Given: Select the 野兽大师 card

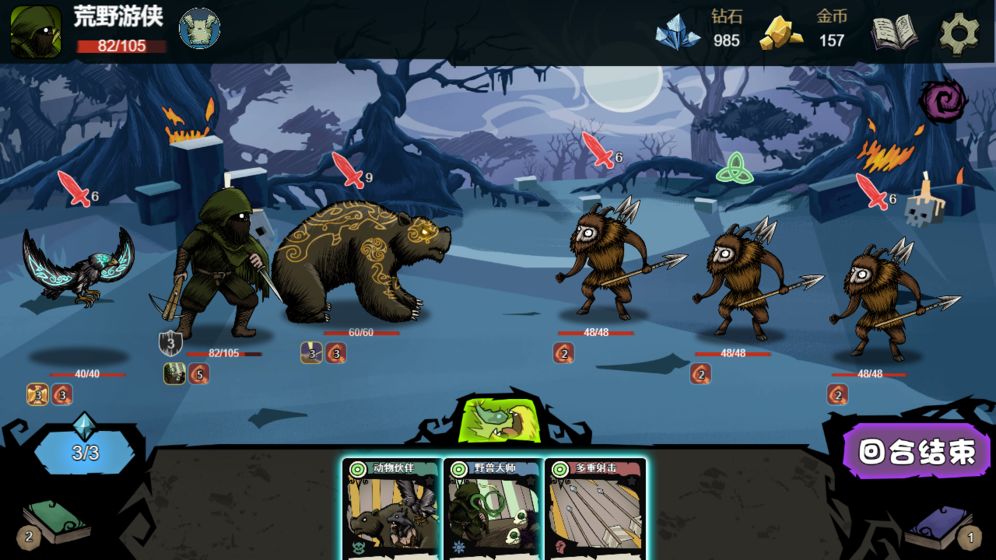Looking at the screenshot, I should point(493,509).
